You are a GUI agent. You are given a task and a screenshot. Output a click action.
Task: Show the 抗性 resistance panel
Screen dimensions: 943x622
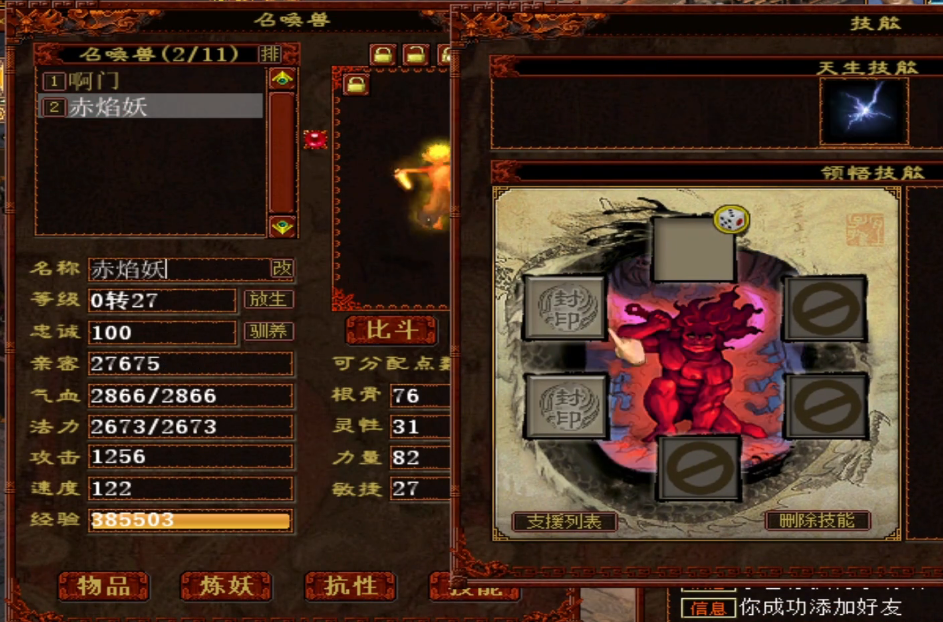351,586
